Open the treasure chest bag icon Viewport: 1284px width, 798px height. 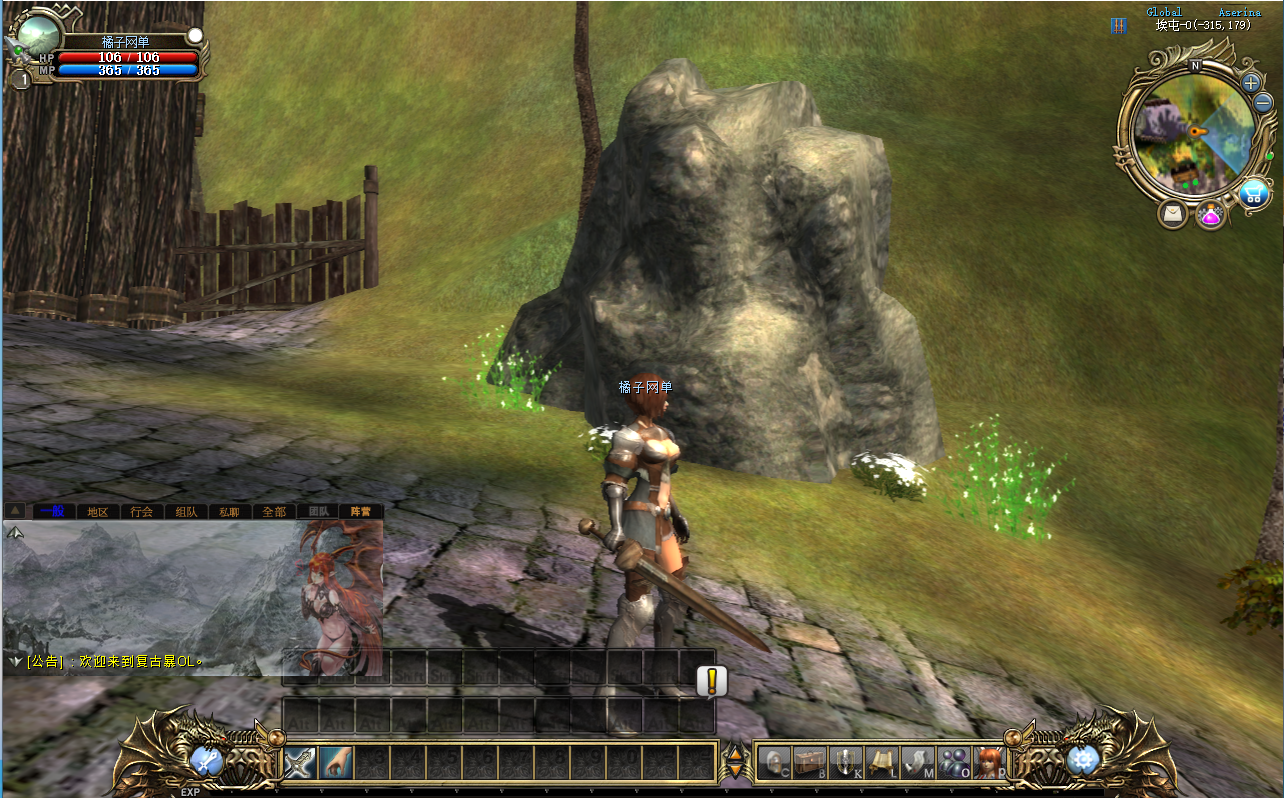[809, 763]
